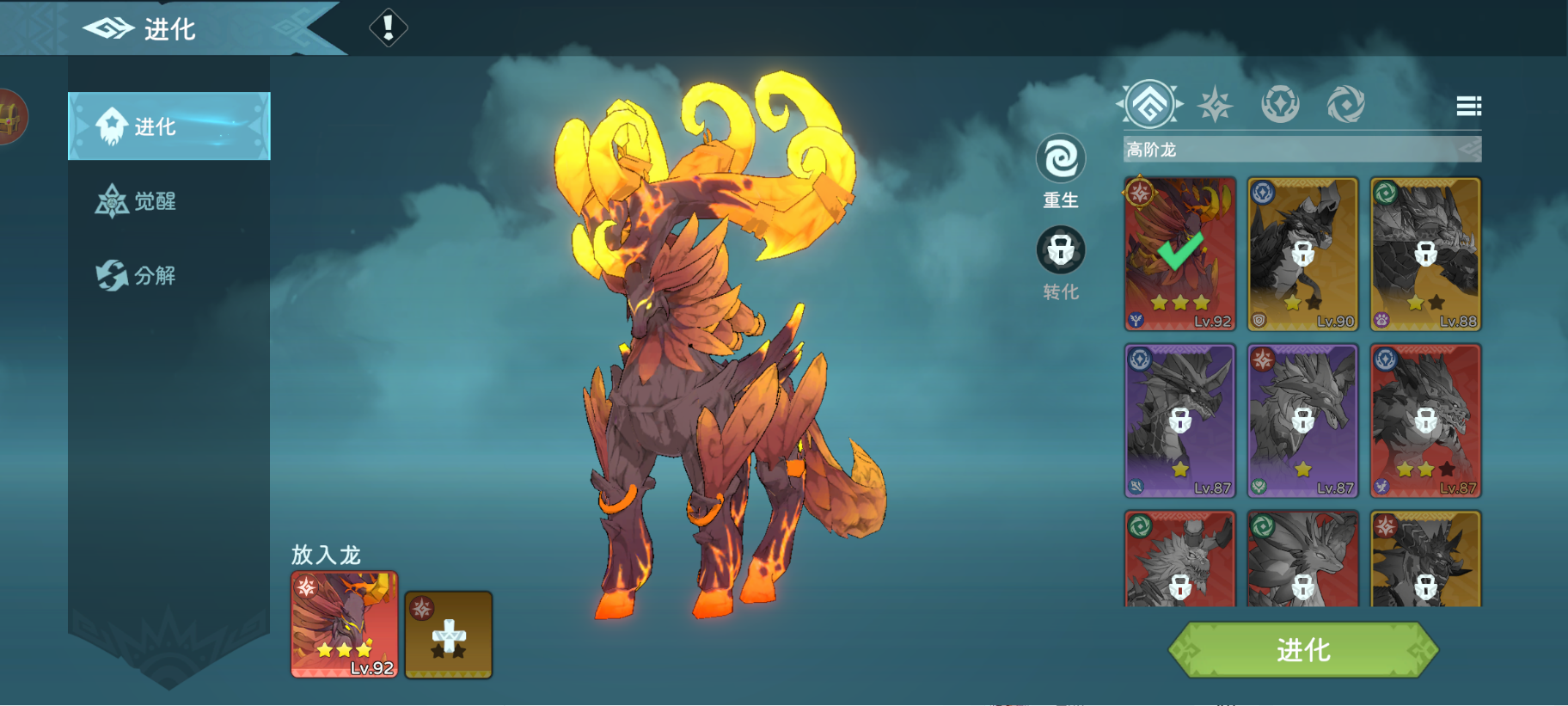1568x706 pixels.
Task: Choose the locked Lv.90 gold dragon card
Action: (1302, 254)
